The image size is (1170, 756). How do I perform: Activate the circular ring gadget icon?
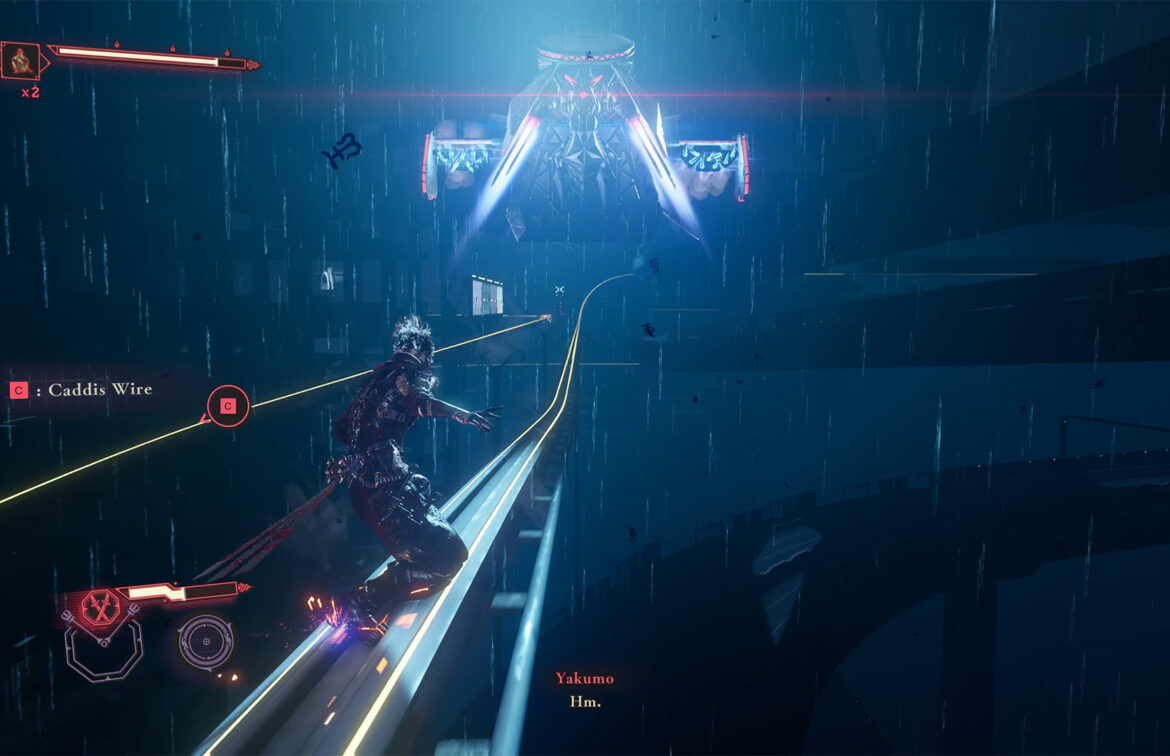pos(206,641)
